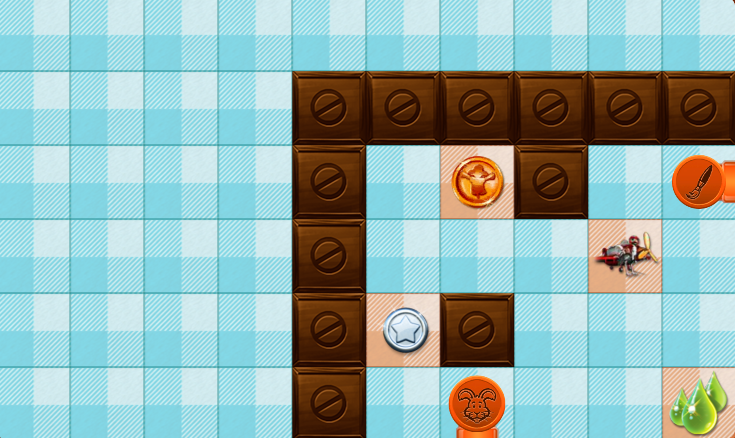
Task: Select the orange bunny face button
Action: [x=476, y=403]
